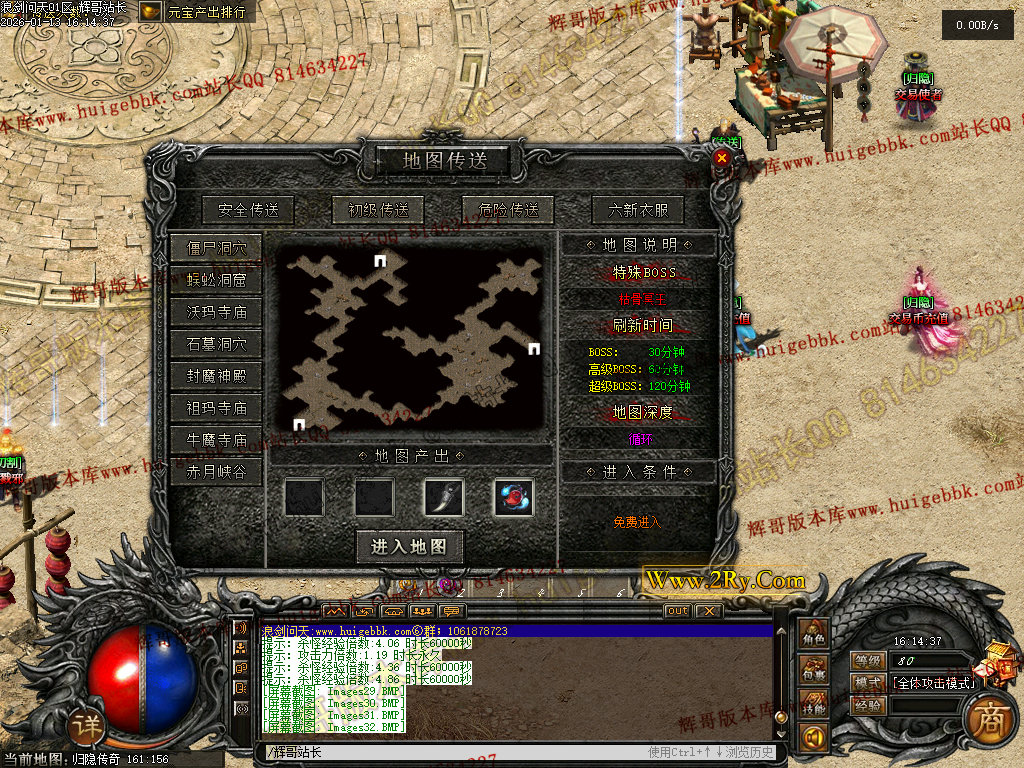Choose 僵尸洞穴 from the map list

click(216, 248)
